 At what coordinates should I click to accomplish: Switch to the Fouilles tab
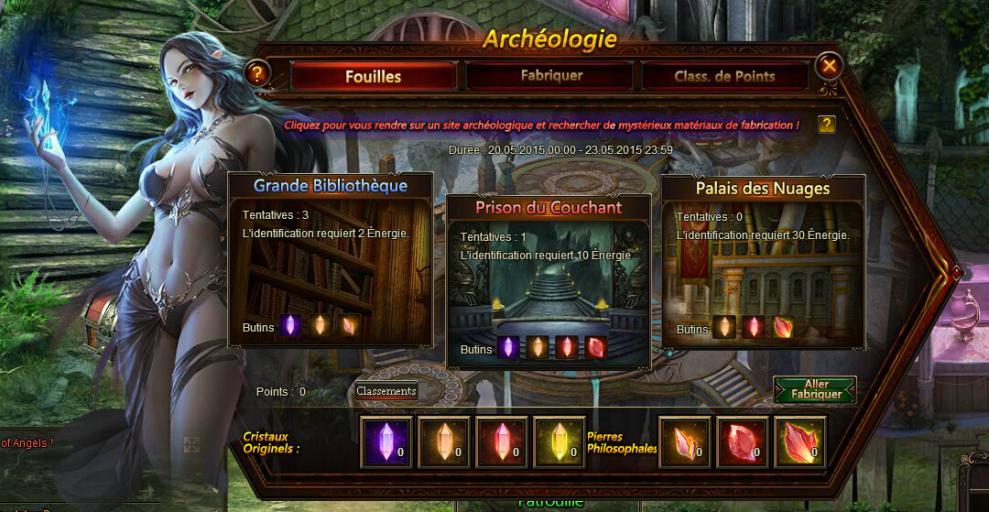[373, 76]
